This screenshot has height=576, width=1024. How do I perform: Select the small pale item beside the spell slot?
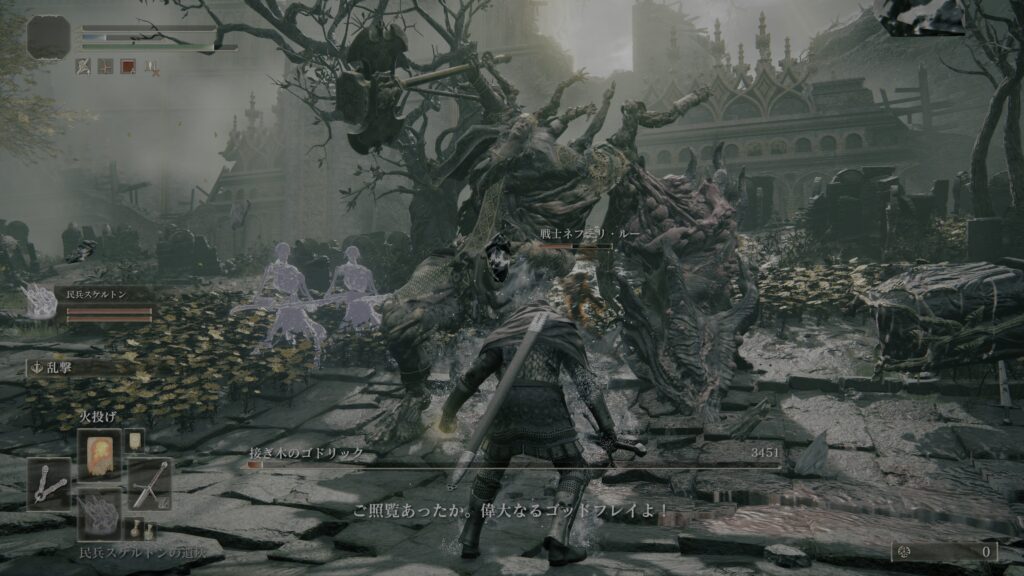pyautogui.click(x=135, y=441)
